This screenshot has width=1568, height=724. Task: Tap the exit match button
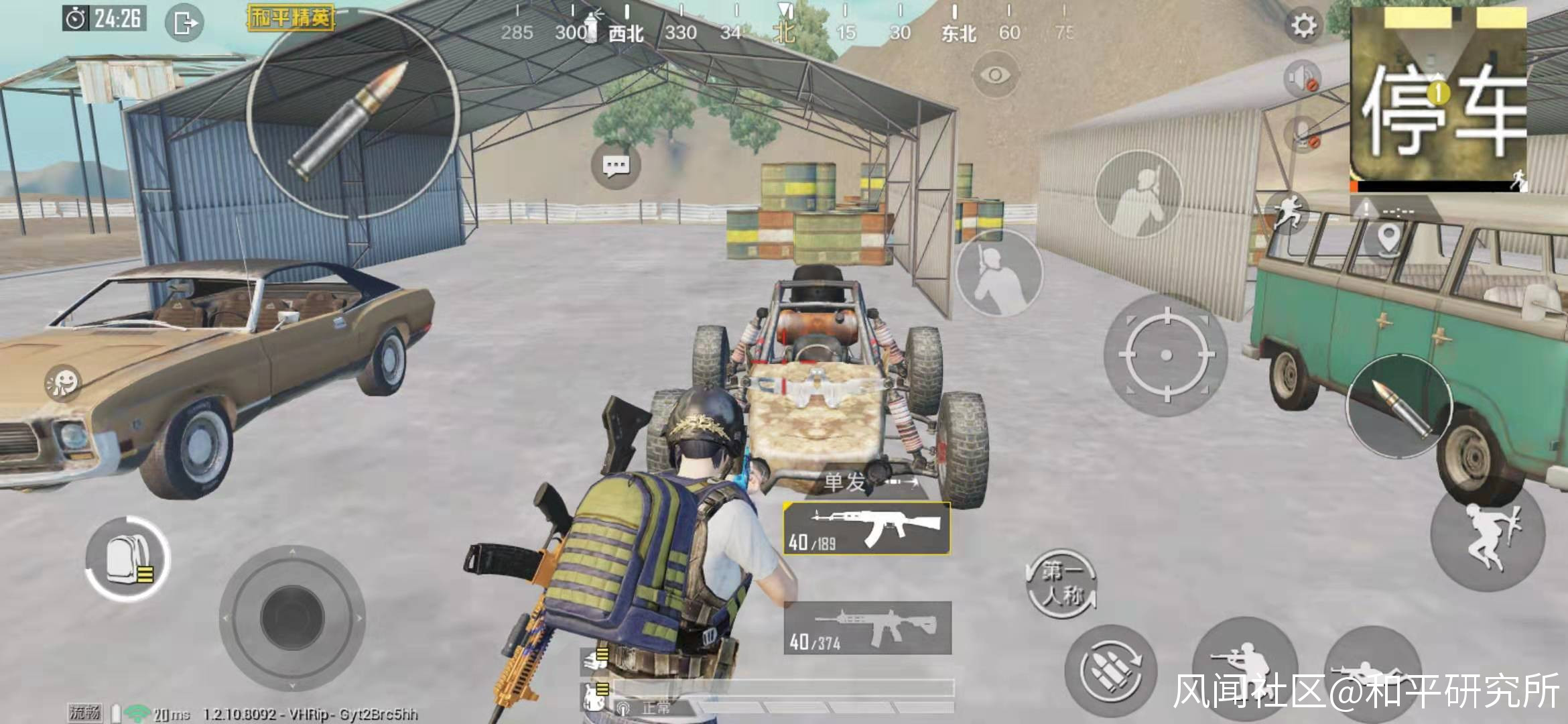[184, 23]
